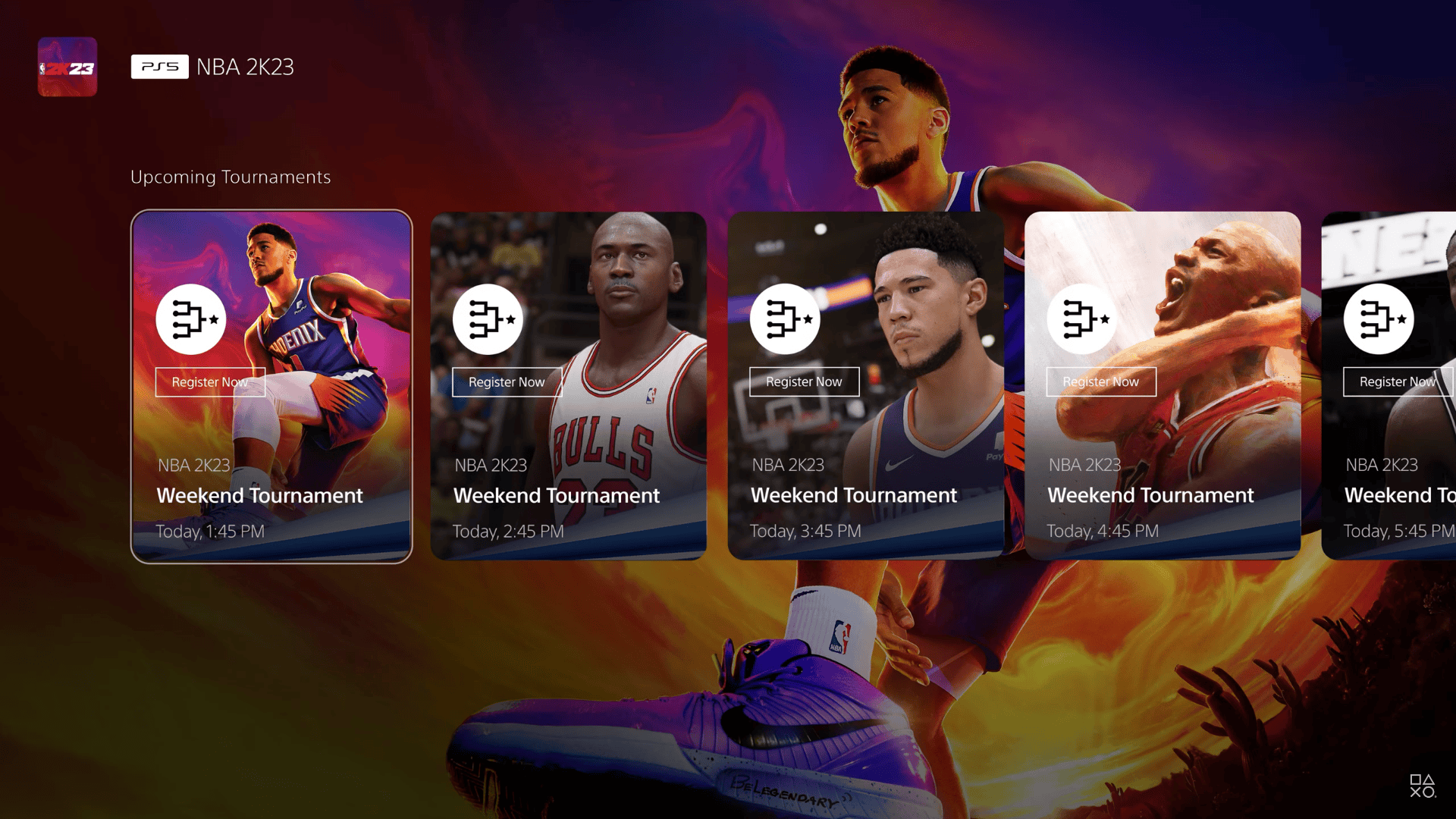Click the NBA 2K23 game icon

[x=67, y=67]
